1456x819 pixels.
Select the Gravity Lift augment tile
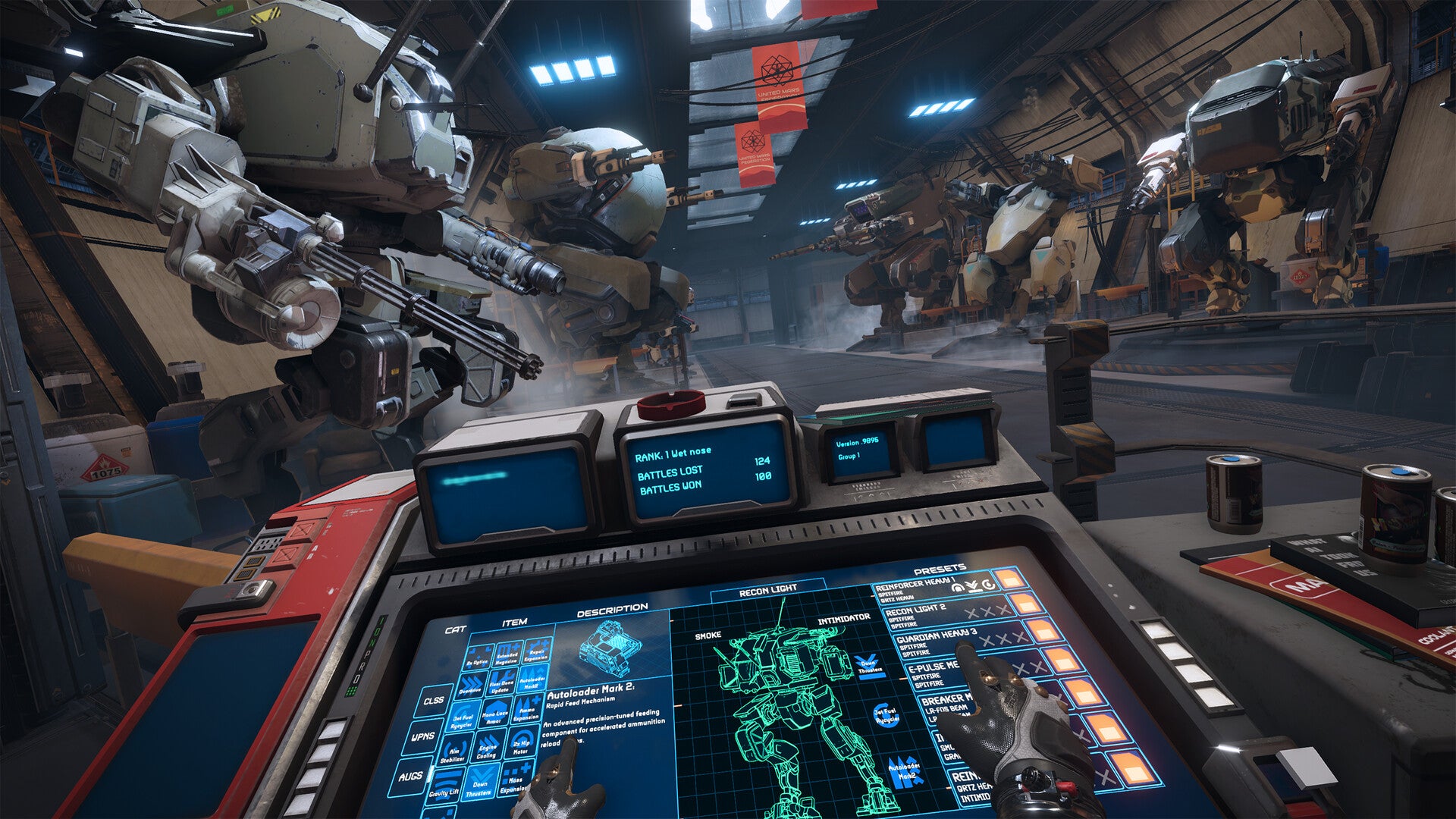click(444, 789)
